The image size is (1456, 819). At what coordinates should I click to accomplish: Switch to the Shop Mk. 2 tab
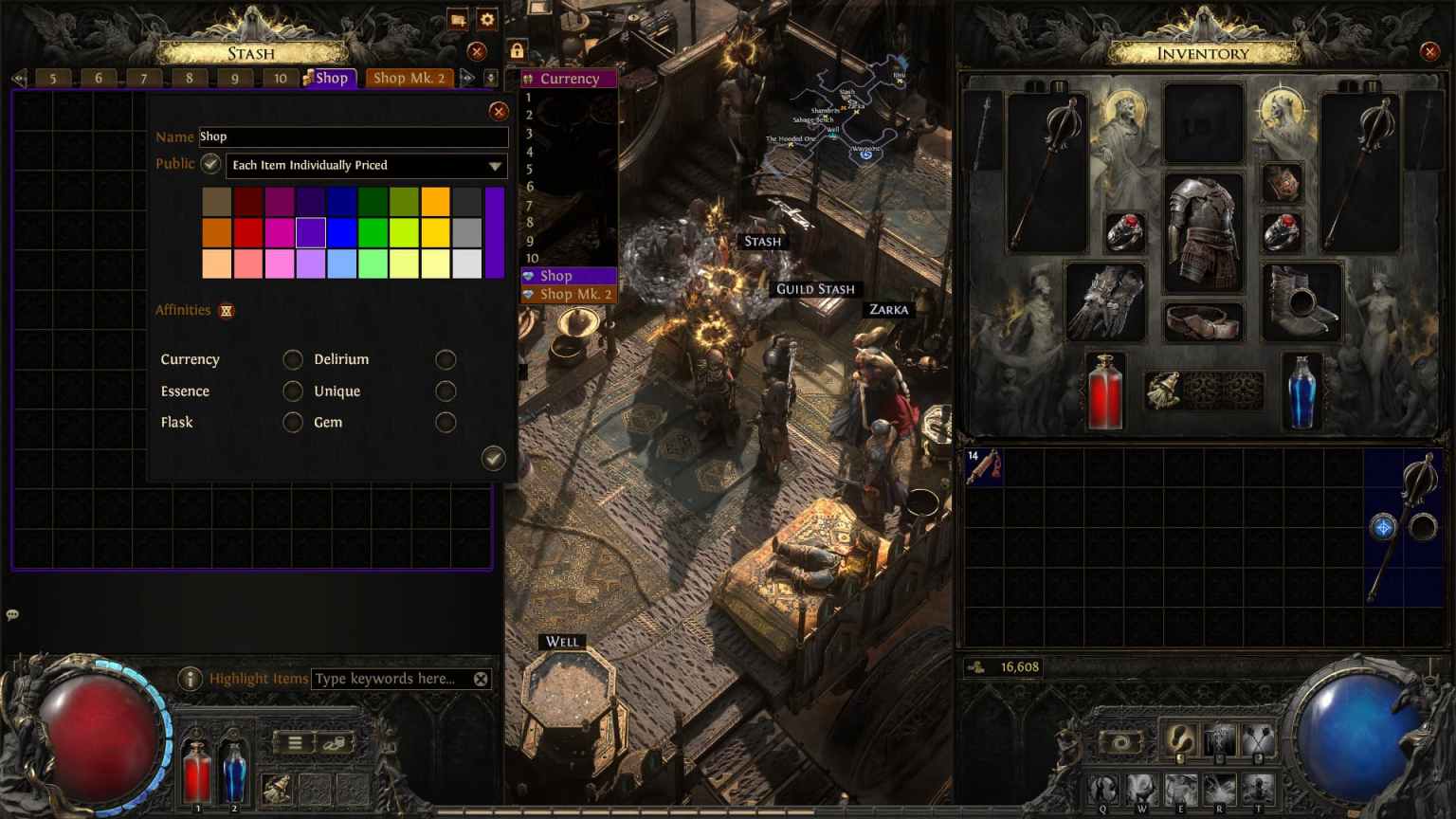[x=409, y=78]
